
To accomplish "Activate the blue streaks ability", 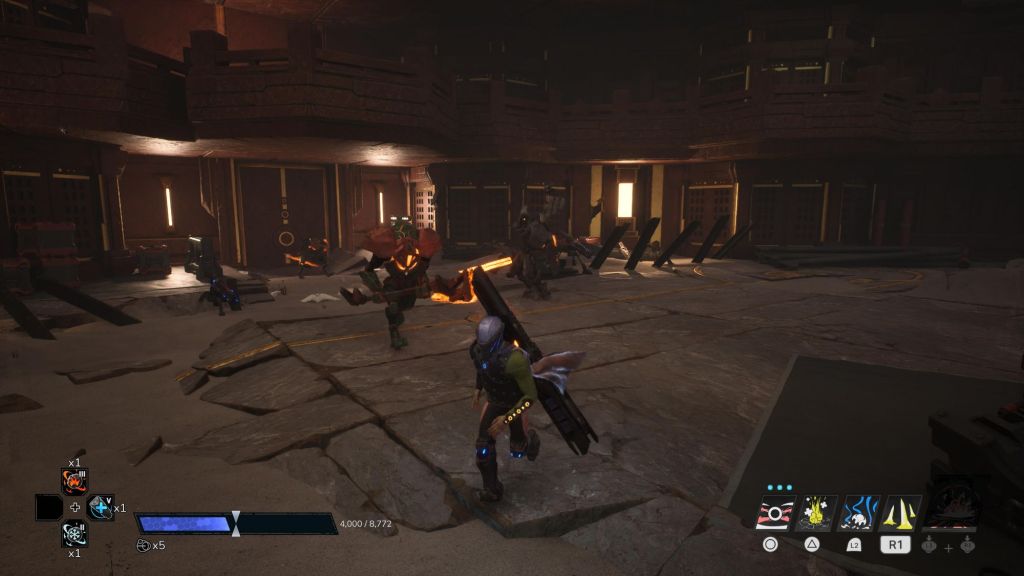I will [858, 513].
